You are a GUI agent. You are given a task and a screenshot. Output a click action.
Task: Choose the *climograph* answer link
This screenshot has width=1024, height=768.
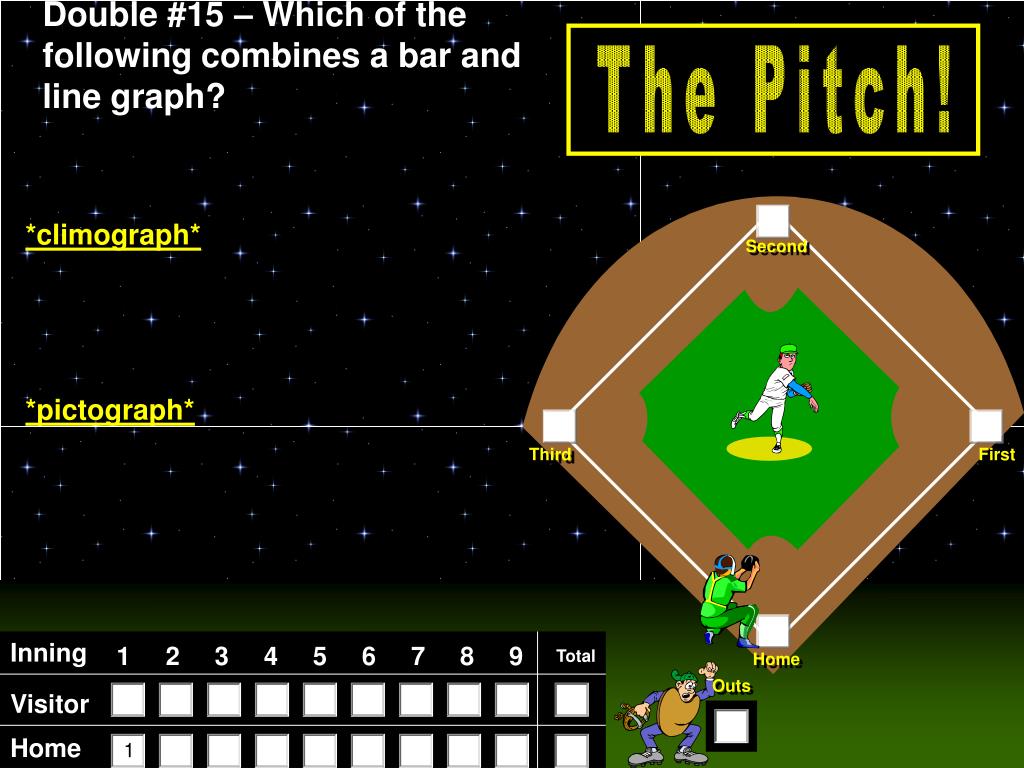(x=113, y=235)
